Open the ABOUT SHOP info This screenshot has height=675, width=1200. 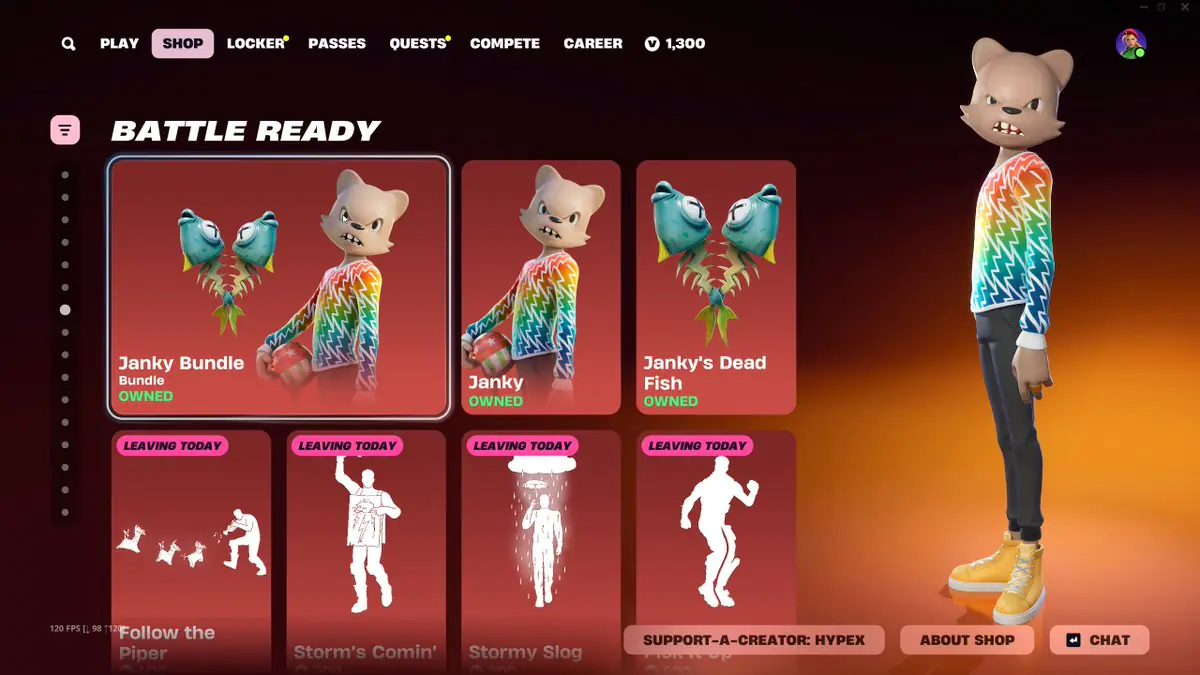[967, 640]
